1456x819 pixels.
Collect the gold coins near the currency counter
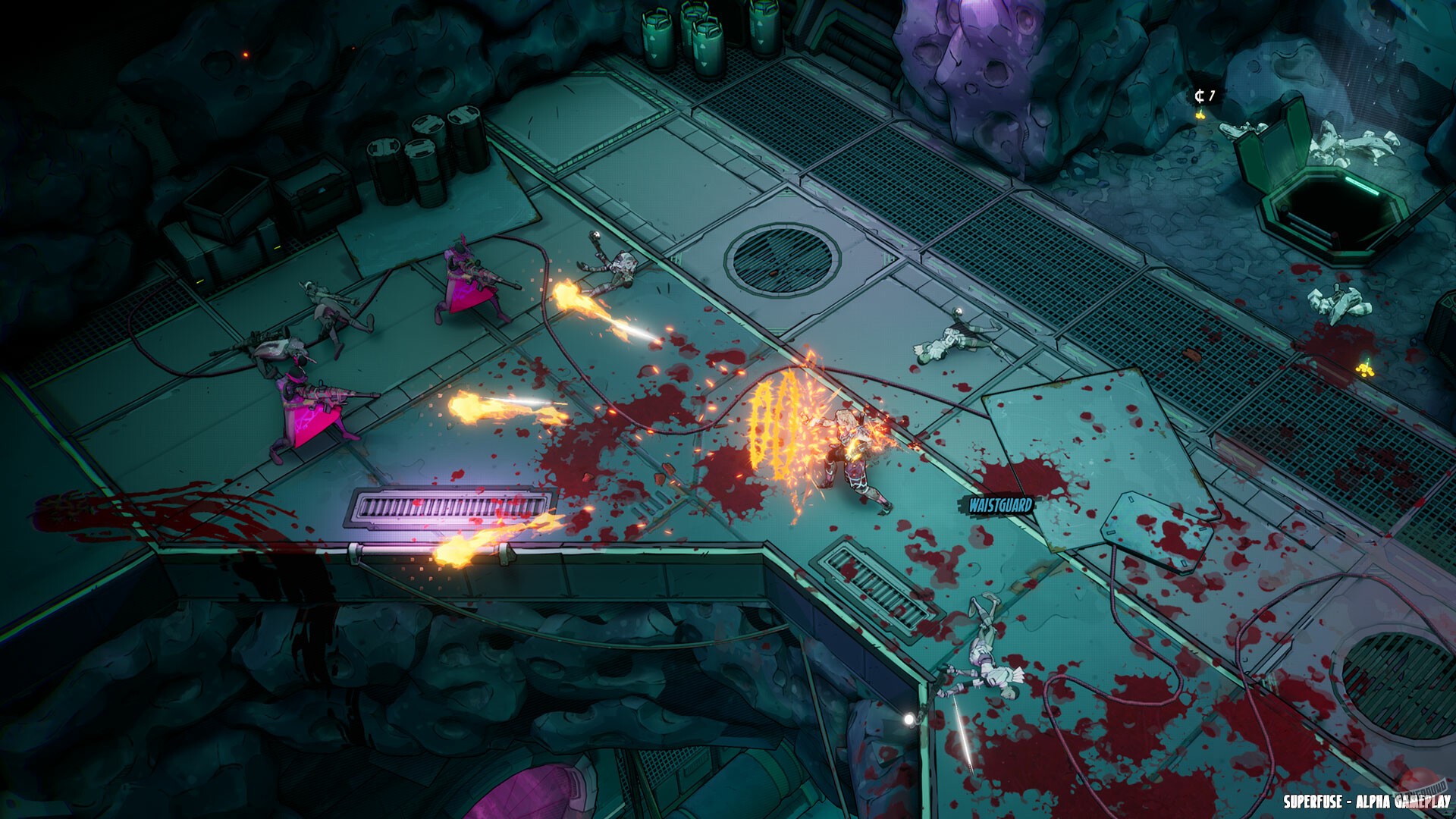tap(1201, 115)
